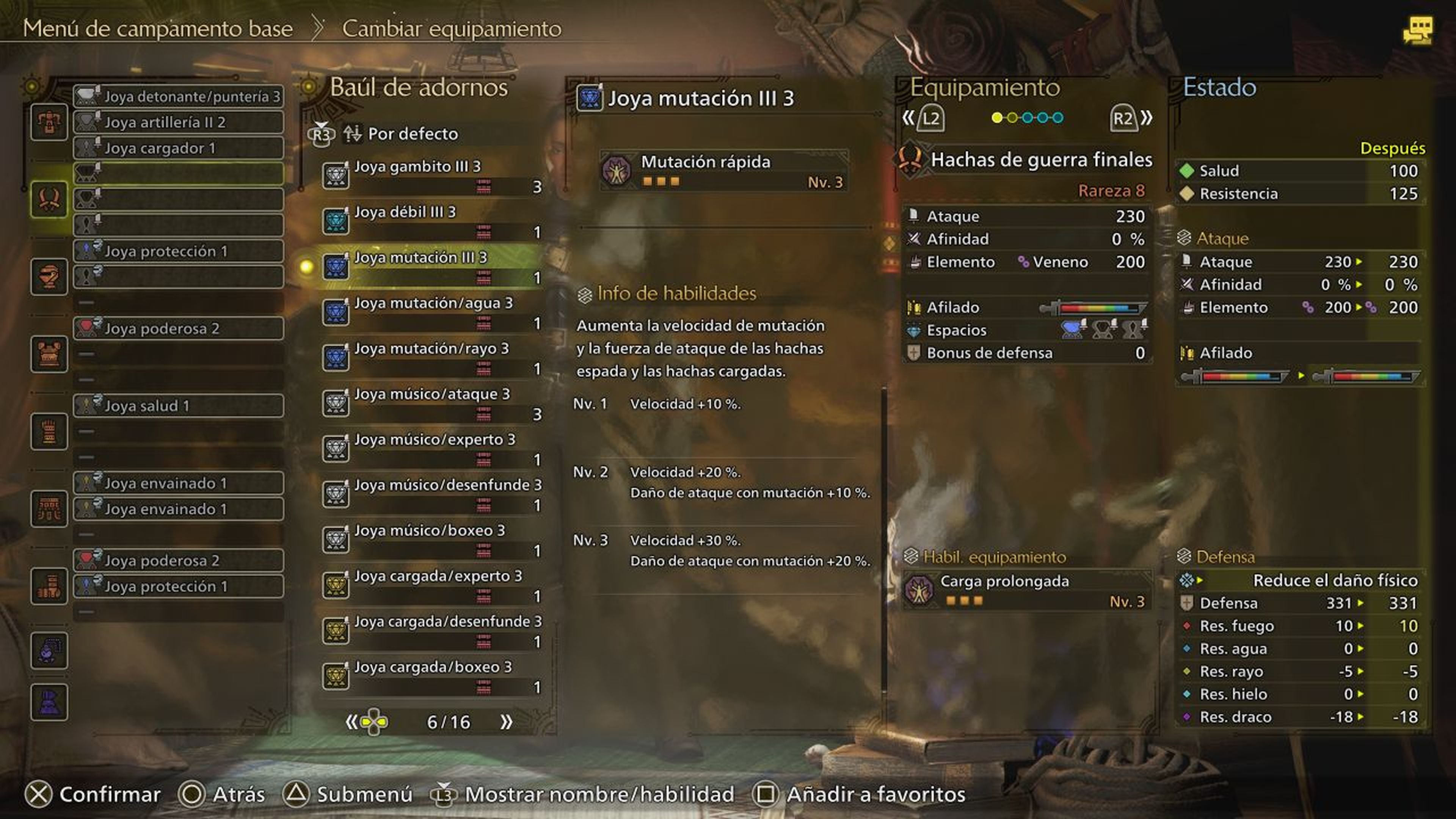Select the purple petalace slot icon
The height and width of the screenshot is (819, 1456).
[x=49, y=703]
